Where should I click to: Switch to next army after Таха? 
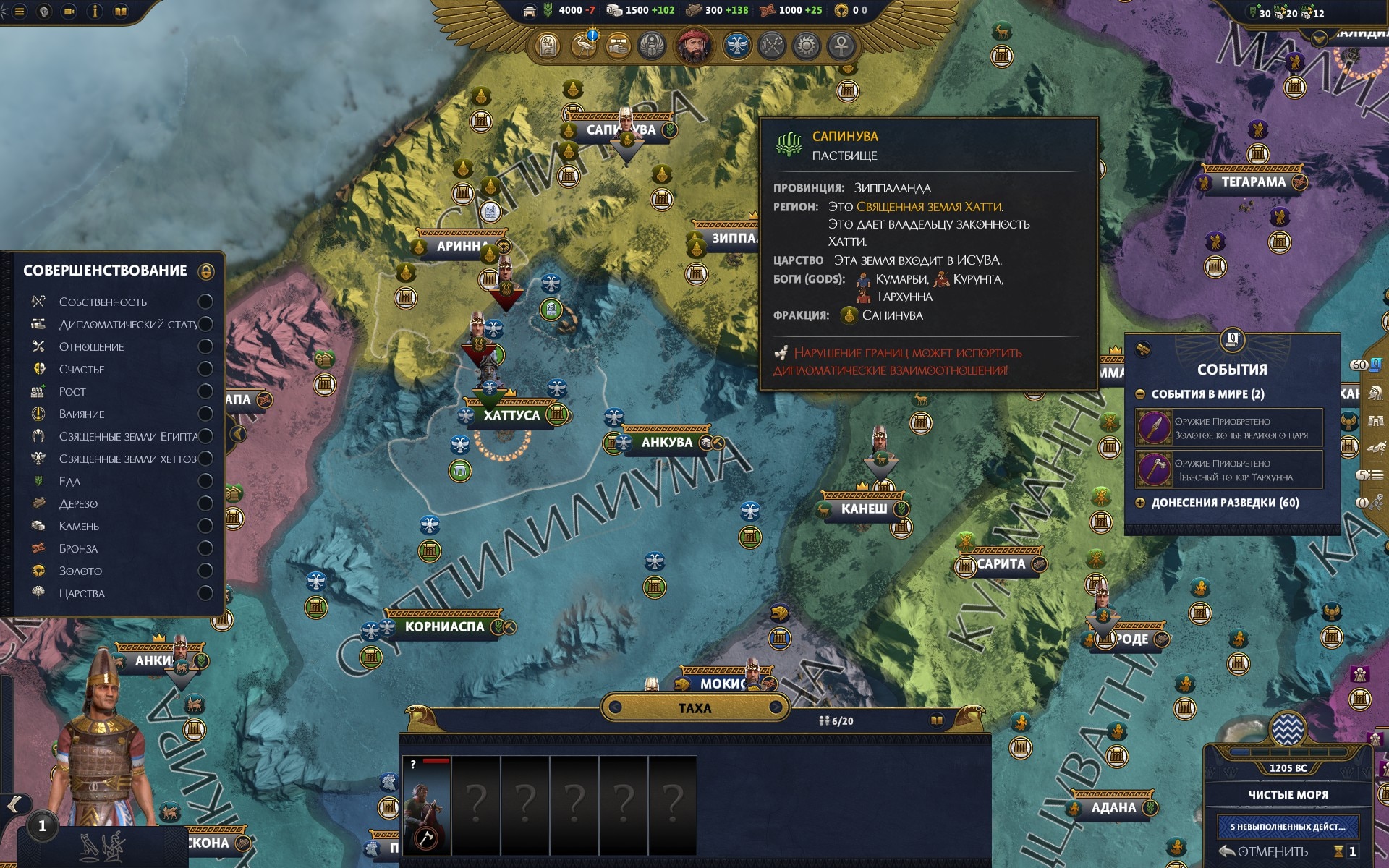point(775,707)
